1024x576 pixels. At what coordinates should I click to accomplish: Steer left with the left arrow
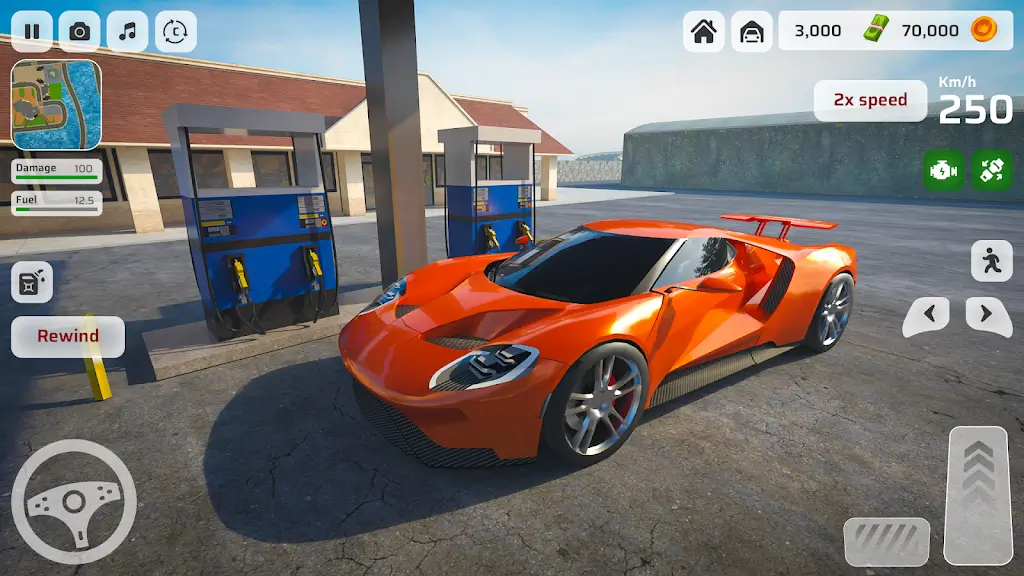click(927, 316)
